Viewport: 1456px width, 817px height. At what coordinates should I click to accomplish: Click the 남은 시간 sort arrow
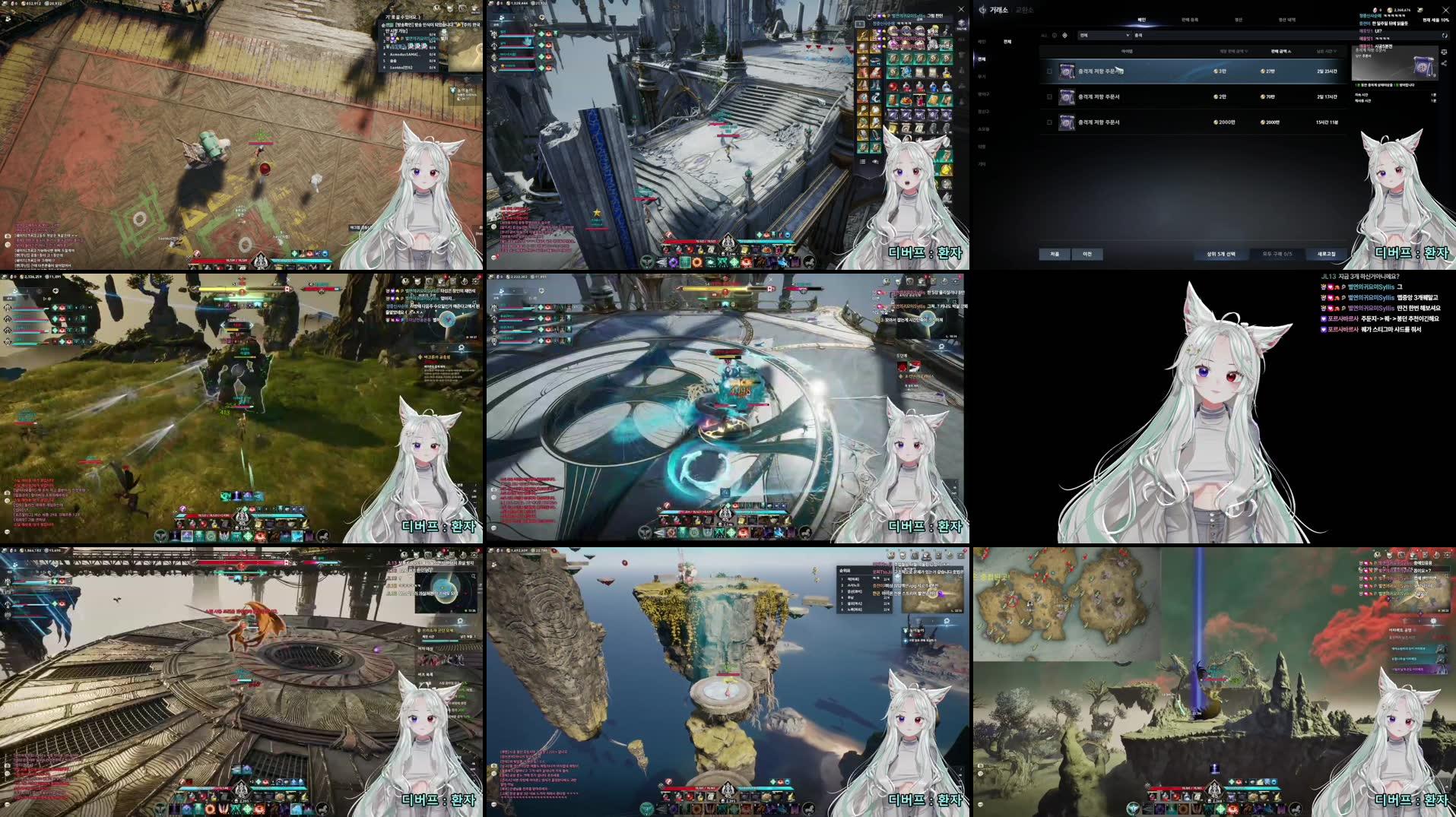click(1334, 51)
